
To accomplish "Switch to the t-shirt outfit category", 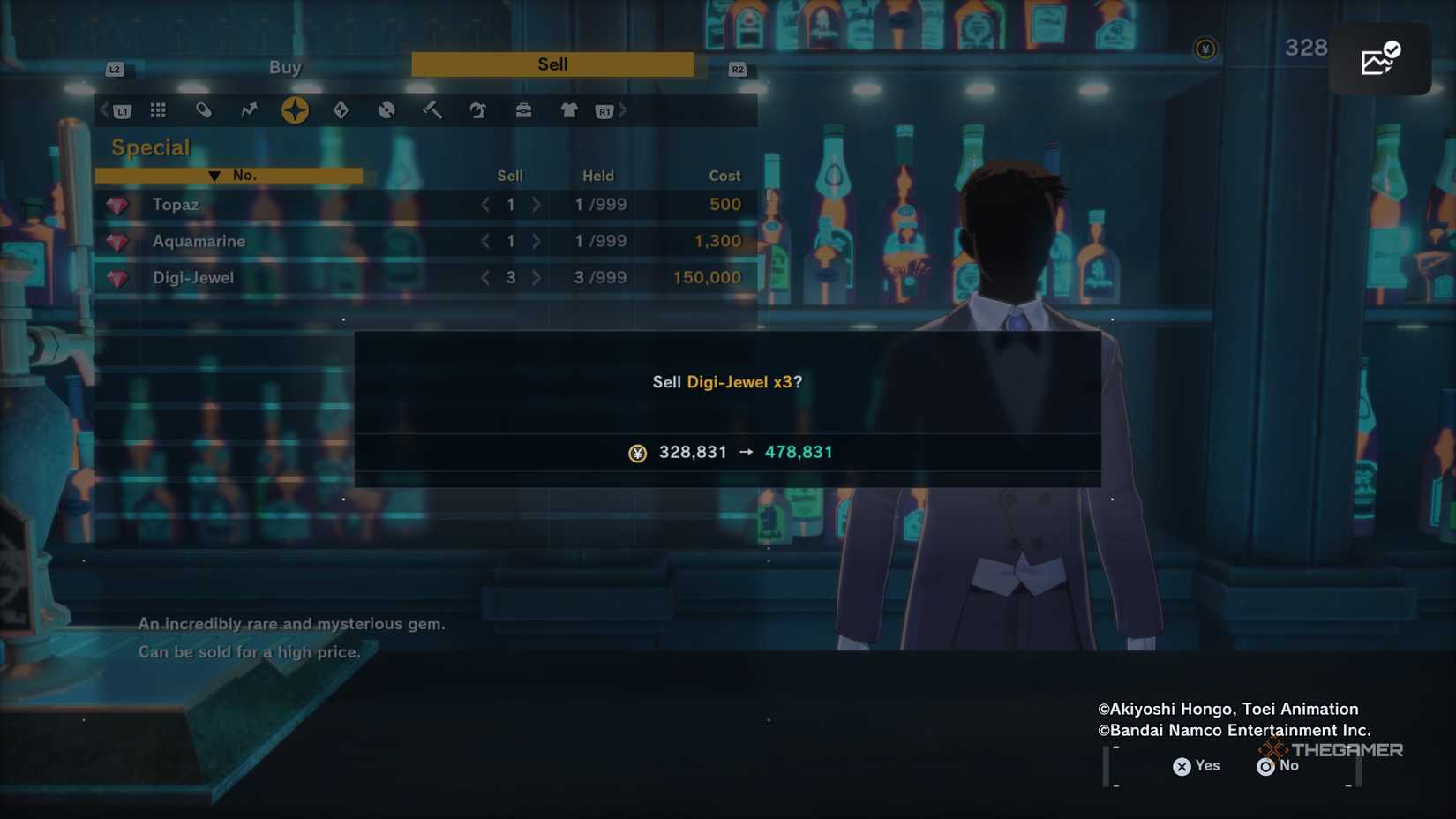I will click(569, 110).
